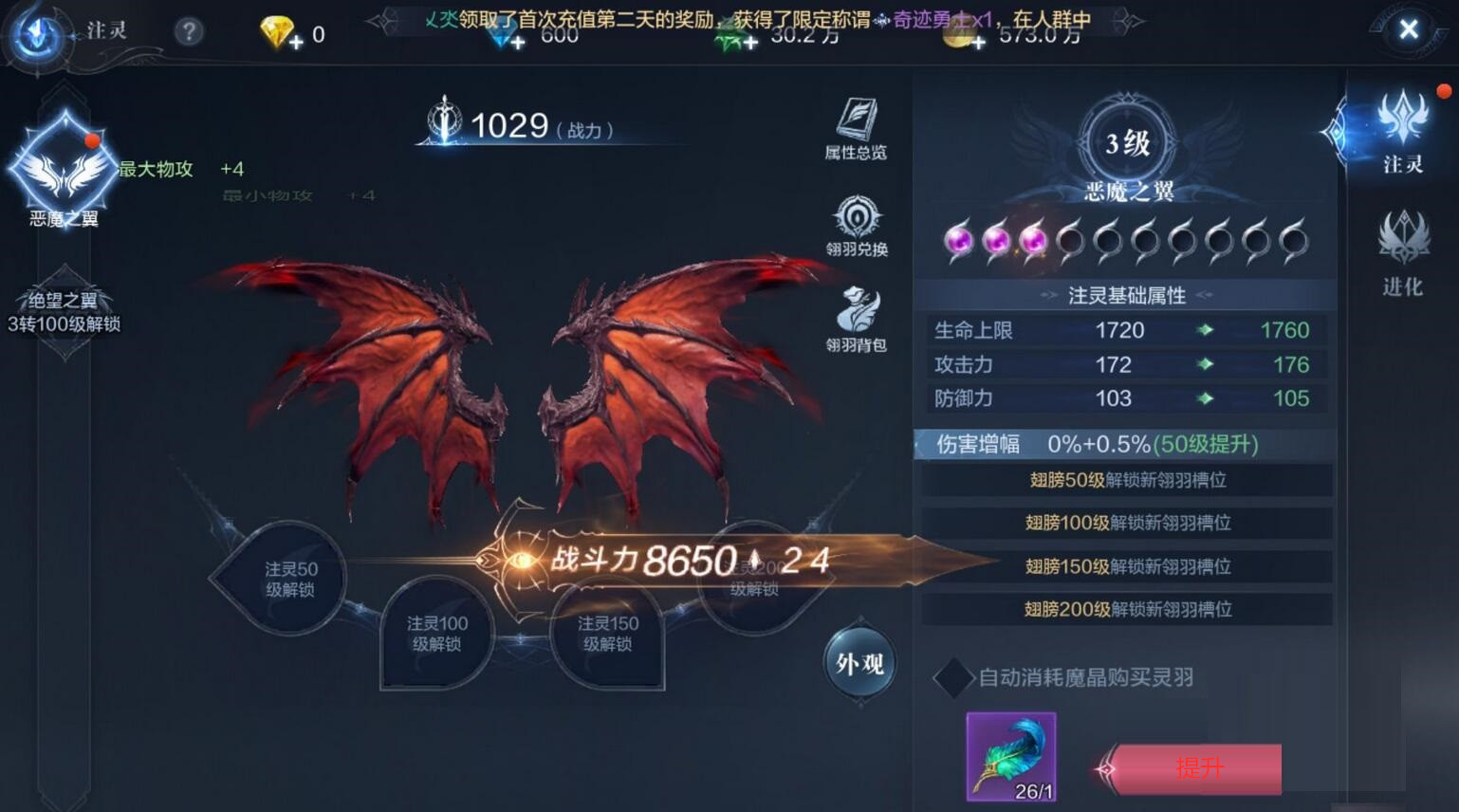Expand the 注灵150级解锁 slot
The width and height of the screenshot is (1459, 812).
click(x=606, y=634)
